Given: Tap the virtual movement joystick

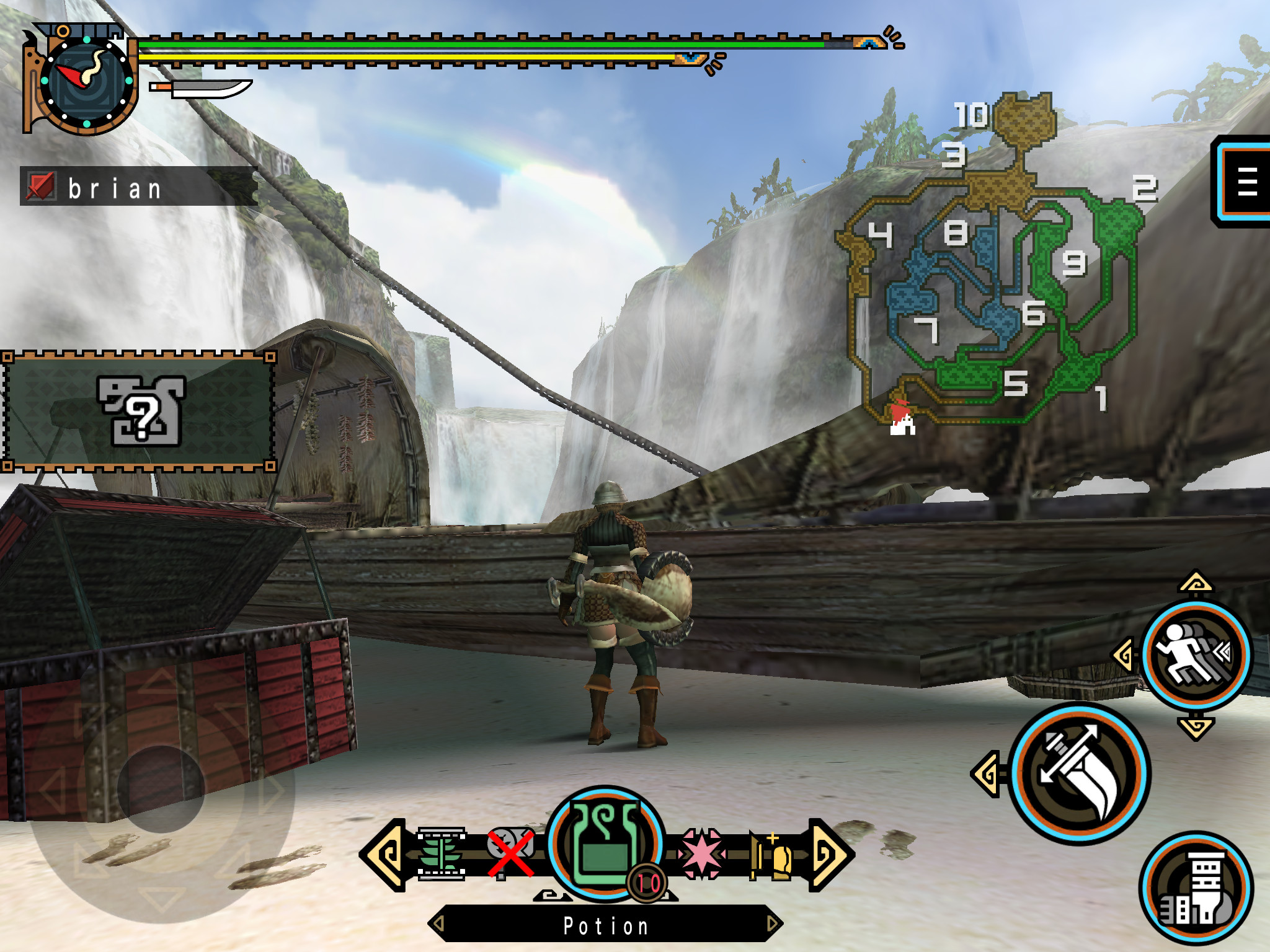Looking at the screenshot, I should point(161,788).
